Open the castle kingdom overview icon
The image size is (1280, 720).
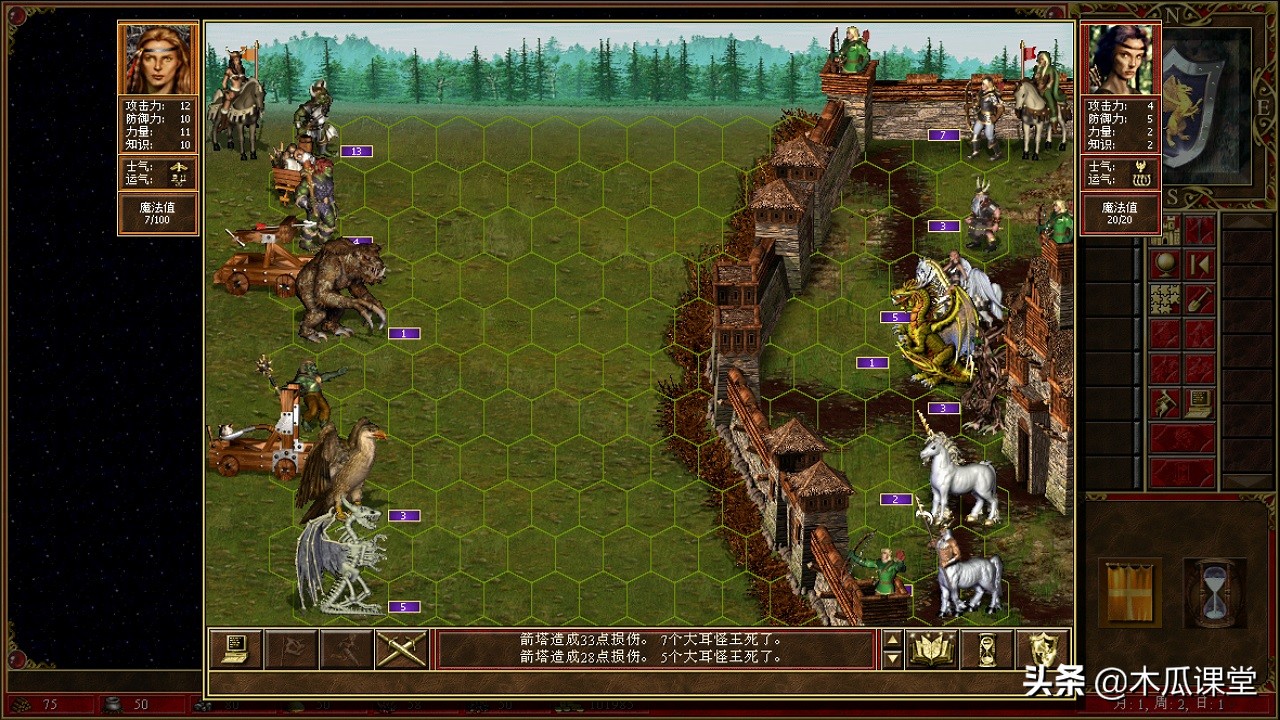(1165, 231)
